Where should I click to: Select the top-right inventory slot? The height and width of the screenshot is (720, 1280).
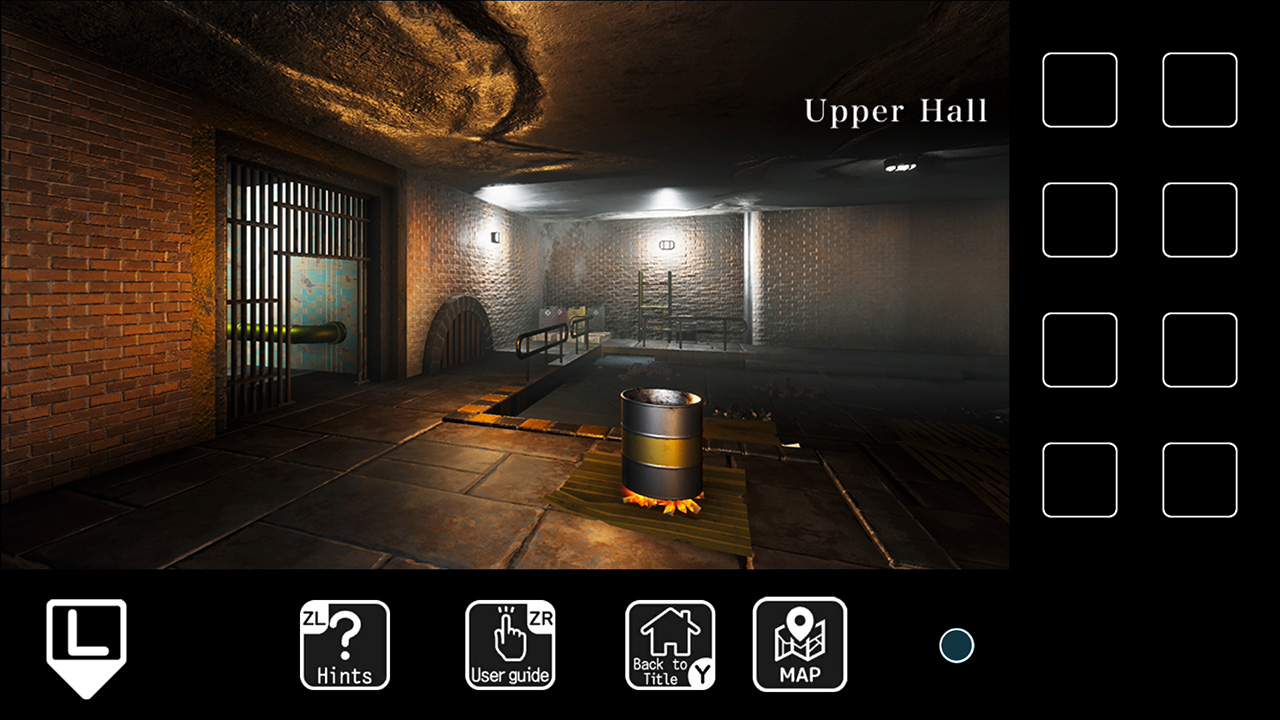[x=1200, y=90]
